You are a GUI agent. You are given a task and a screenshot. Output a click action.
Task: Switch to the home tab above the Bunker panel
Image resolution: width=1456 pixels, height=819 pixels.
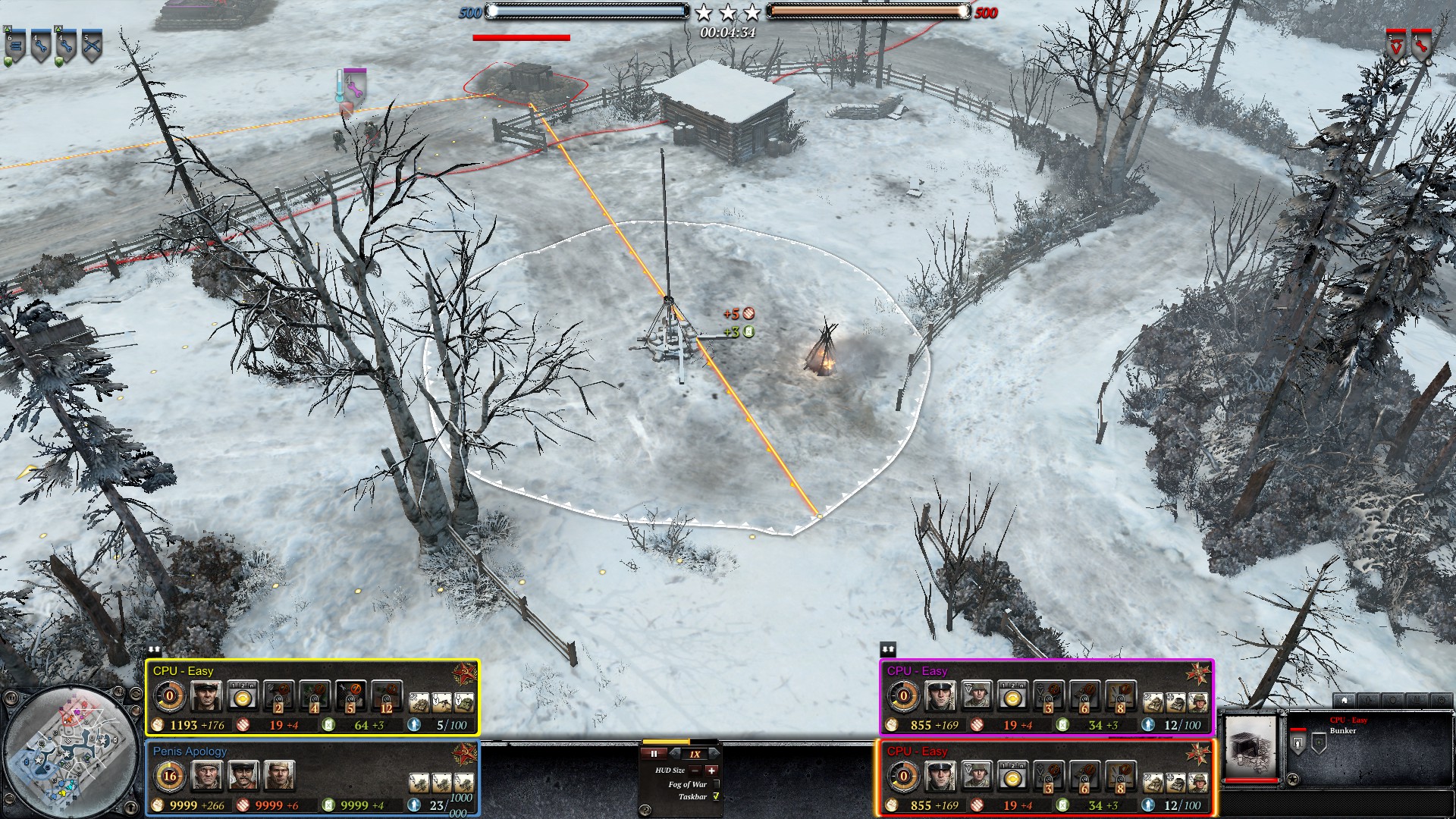[1345, 700]
